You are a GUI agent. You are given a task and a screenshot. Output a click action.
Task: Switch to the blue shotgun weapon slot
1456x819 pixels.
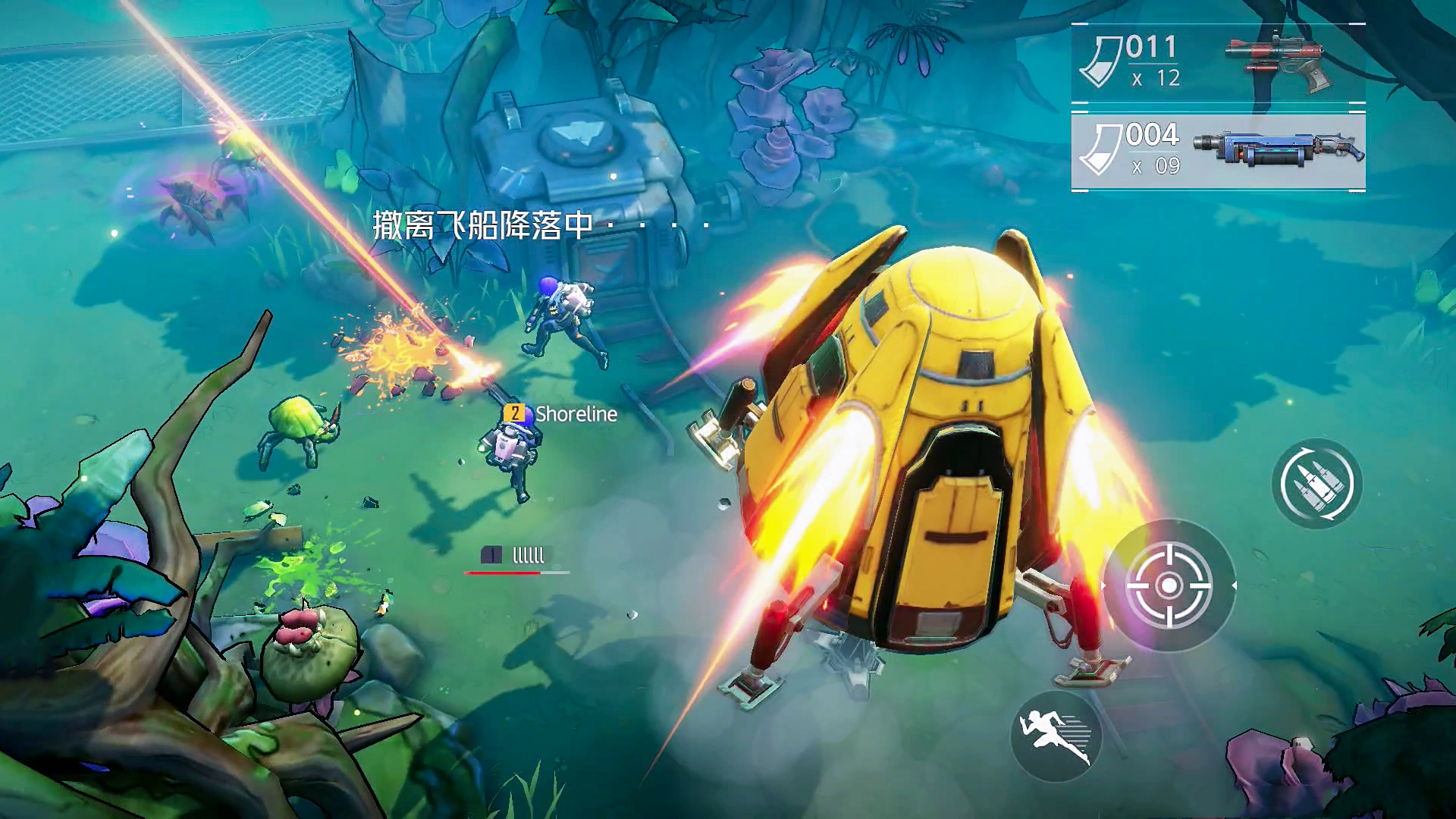(x=1218, y=152)
